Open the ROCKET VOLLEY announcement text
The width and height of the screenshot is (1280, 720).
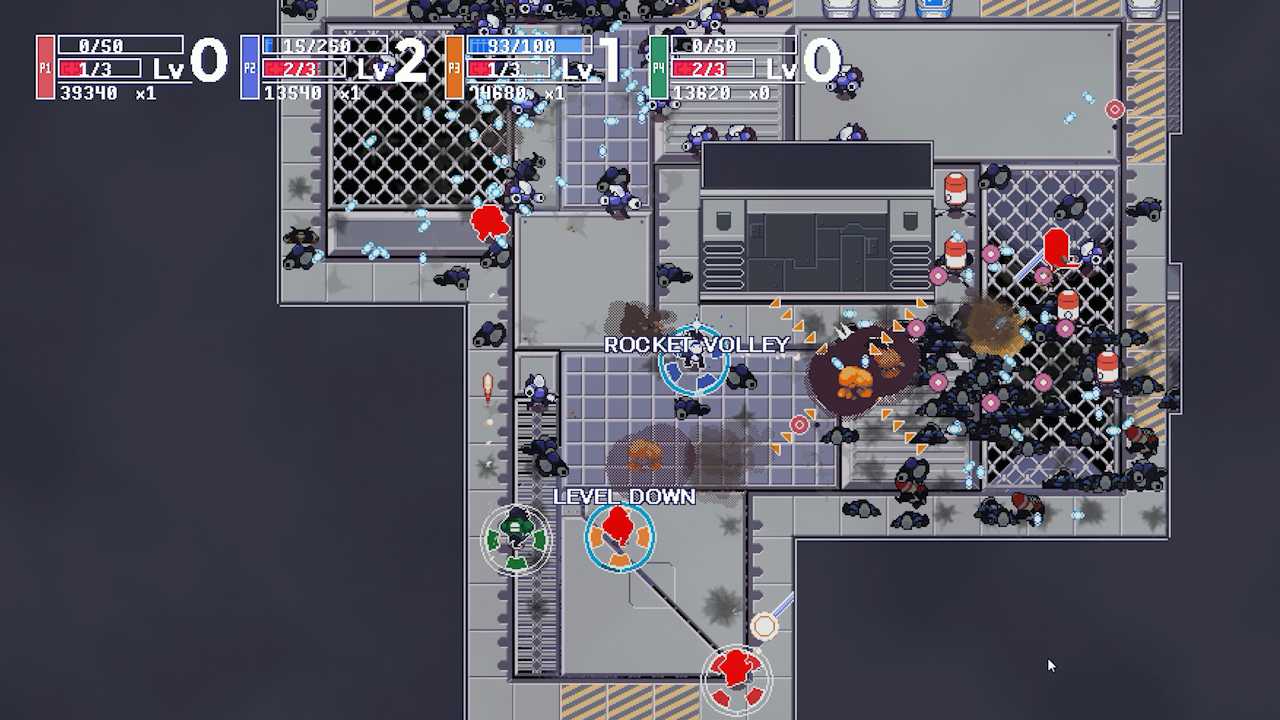tap(697, 344)
